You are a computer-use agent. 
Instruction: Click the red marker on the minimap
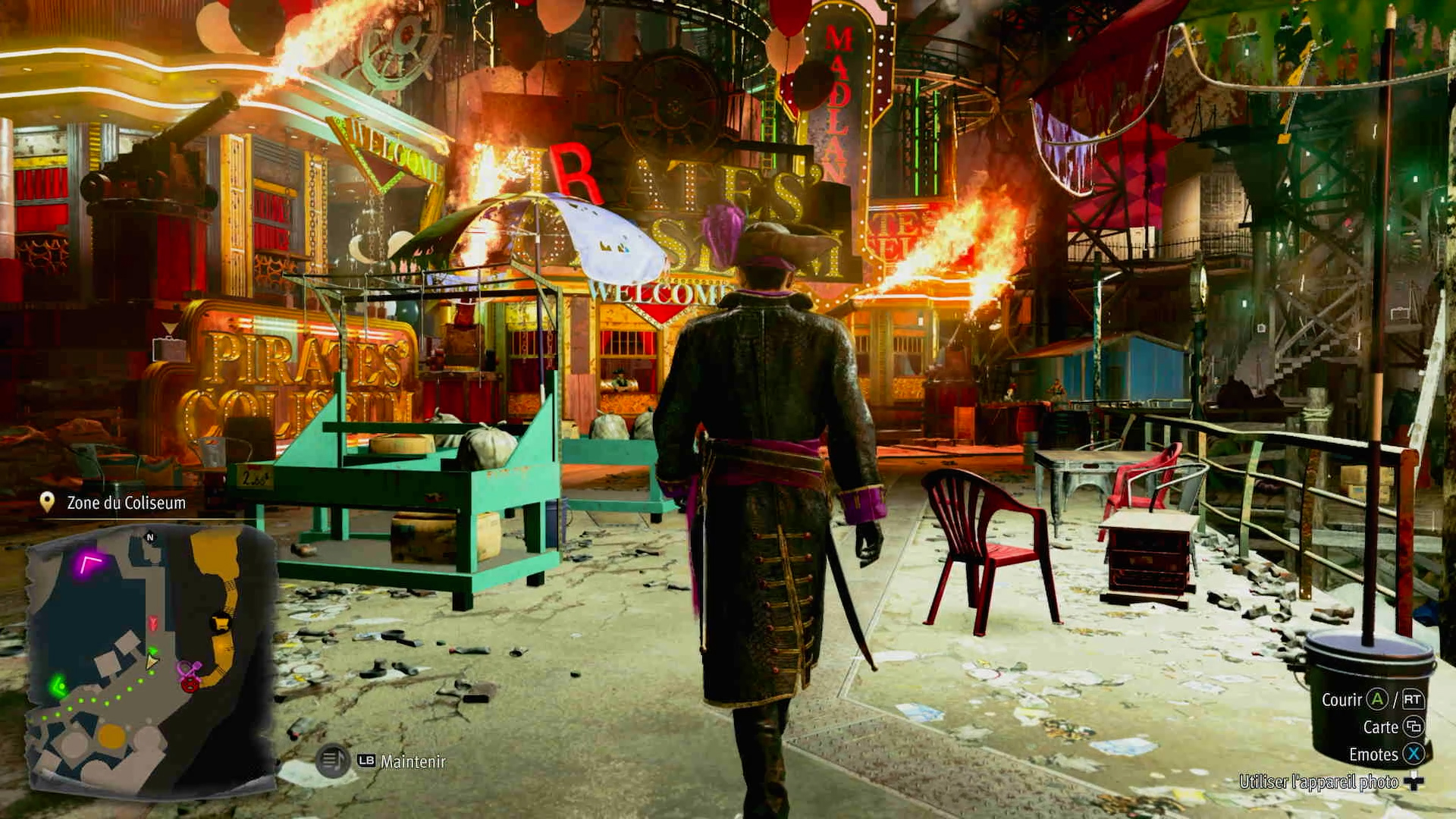pyautogui.click(x=153, y=623)
